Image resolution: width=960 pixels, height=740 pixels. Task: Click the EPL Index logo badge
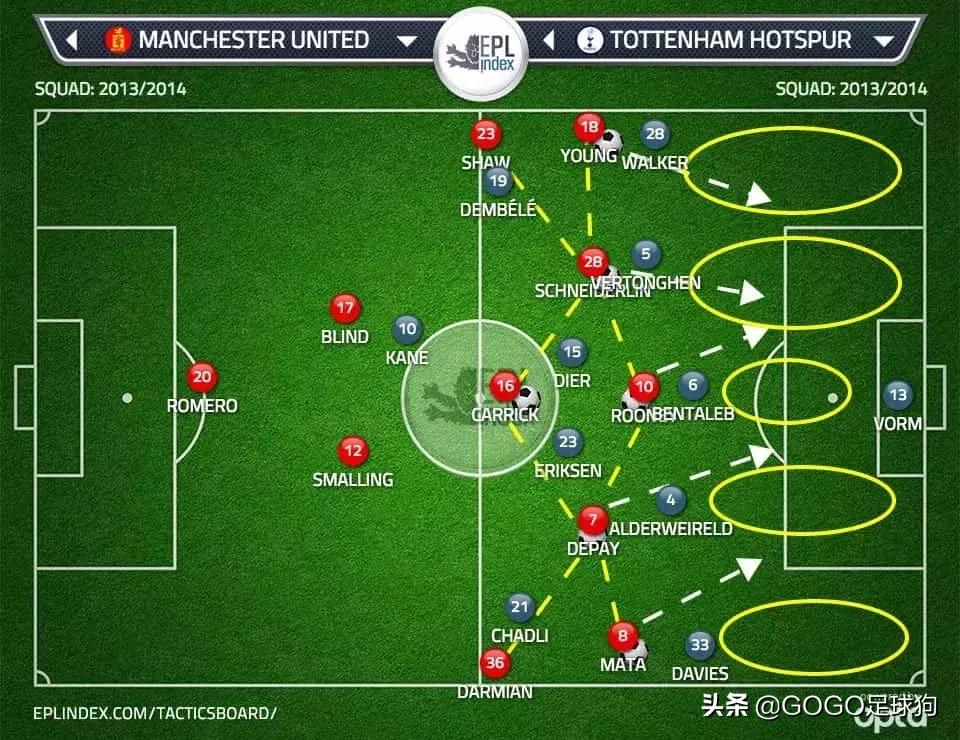[x=478, y=50]
